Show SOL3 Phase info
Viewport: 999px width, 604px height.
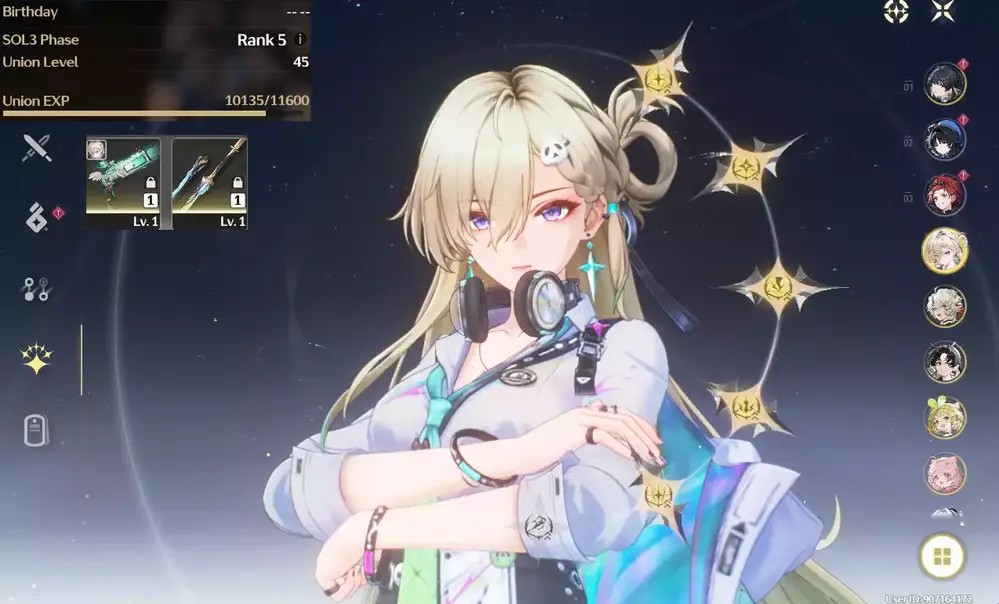[300, 40]
